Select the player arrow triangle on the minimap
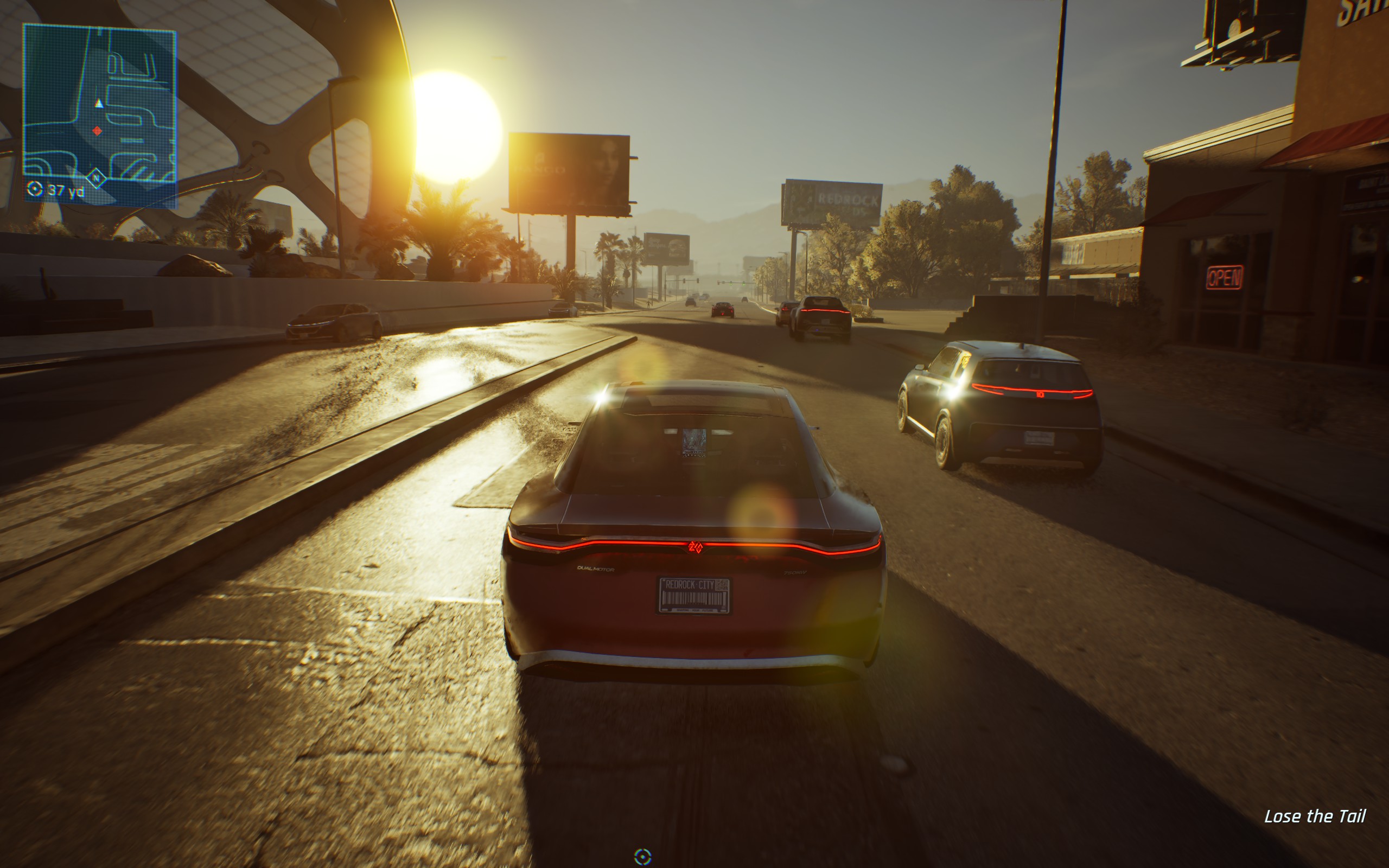1389x868 pixels. 99,104
